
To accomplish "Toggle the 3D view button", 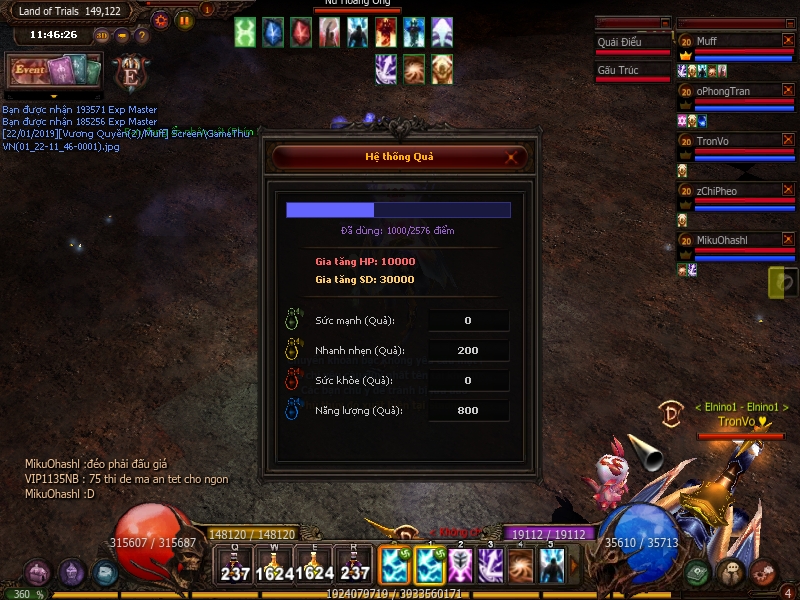I will tap(102, 35).
